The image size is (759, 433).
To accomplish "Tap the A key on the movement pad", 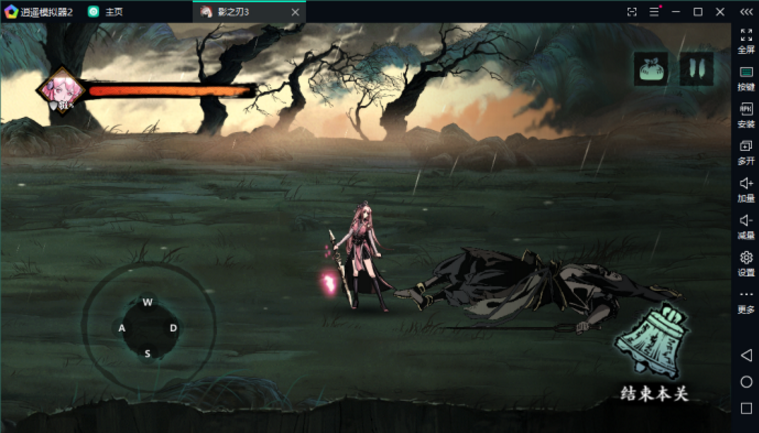I will [x=122, y=328].
